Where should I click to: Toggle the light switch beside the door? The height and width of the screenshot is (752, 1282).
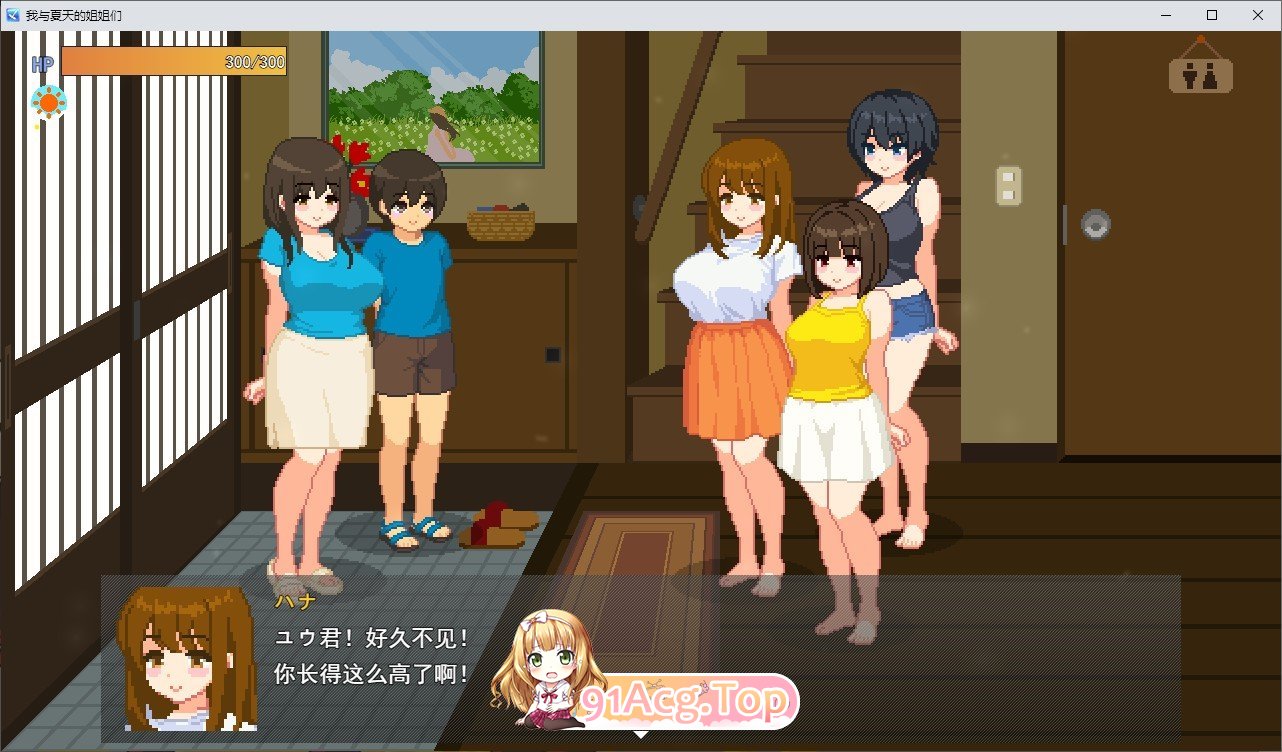[x=1008, y=185]
